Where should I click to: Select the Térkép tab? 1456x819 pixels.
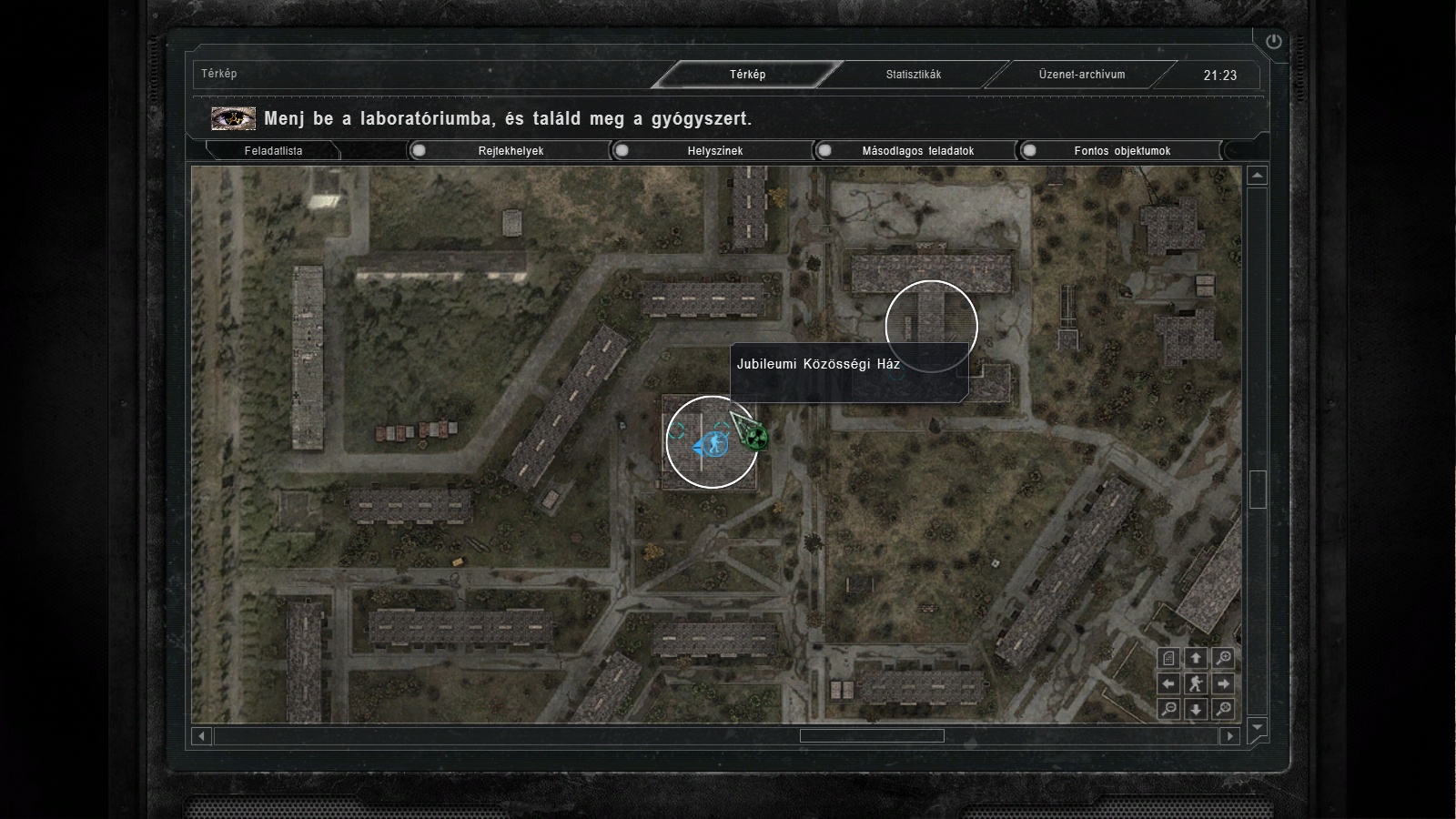click(747, 75)
